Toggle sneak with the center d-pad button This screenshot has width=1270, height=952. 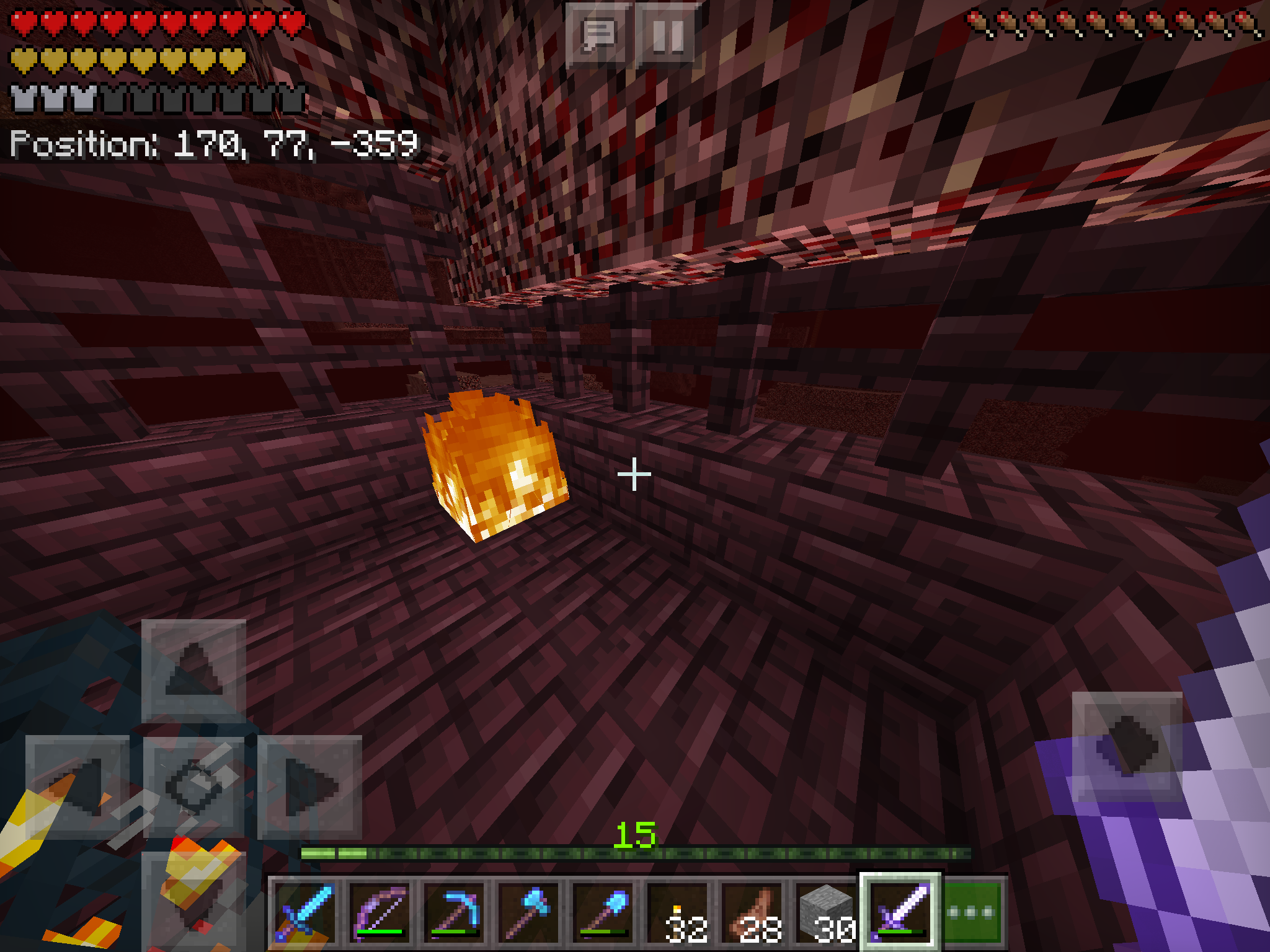click(193, 787)
